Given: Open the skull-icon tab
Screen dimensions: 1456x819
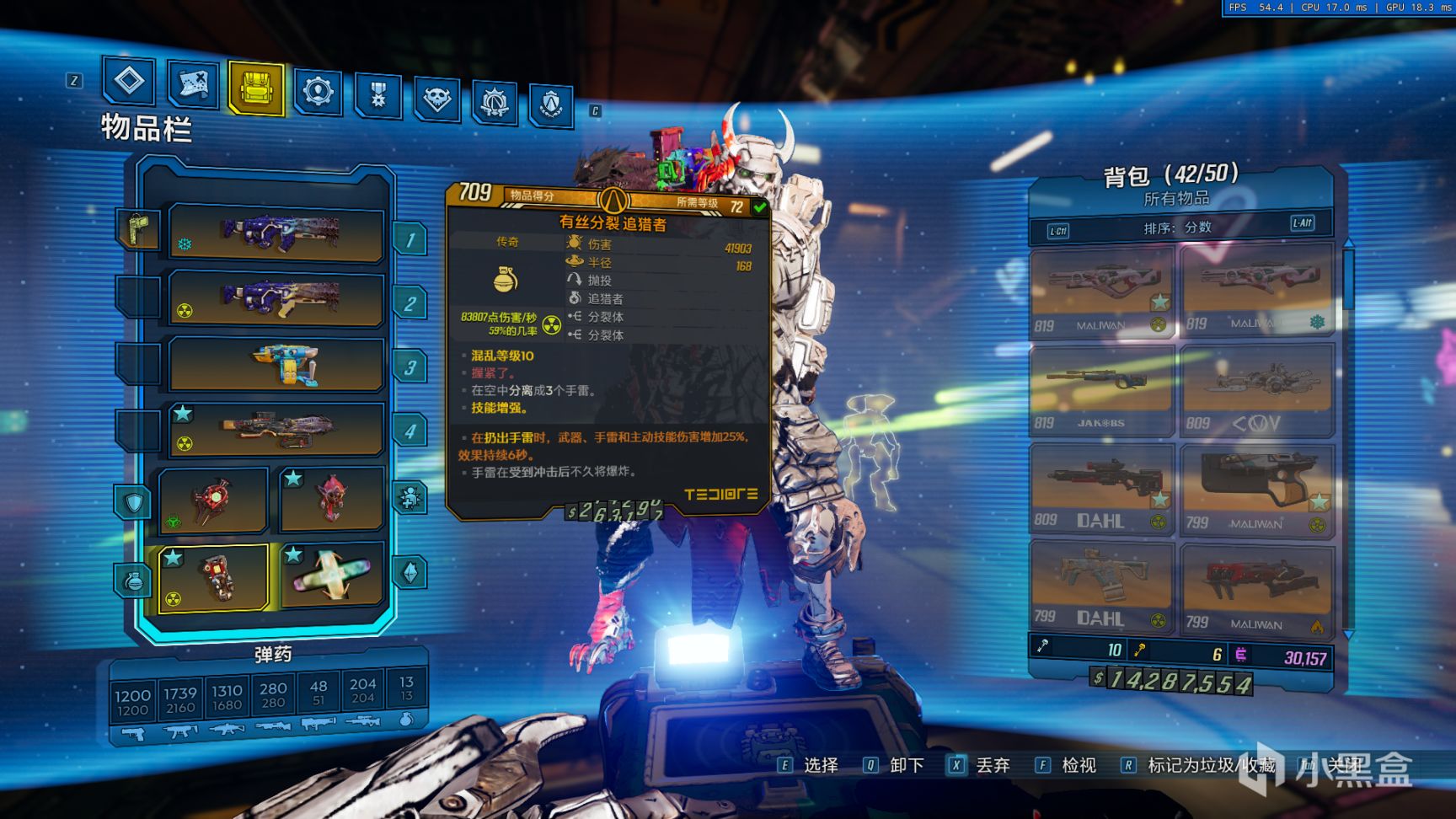Looking at the screenshot, I should coord(436,99).
